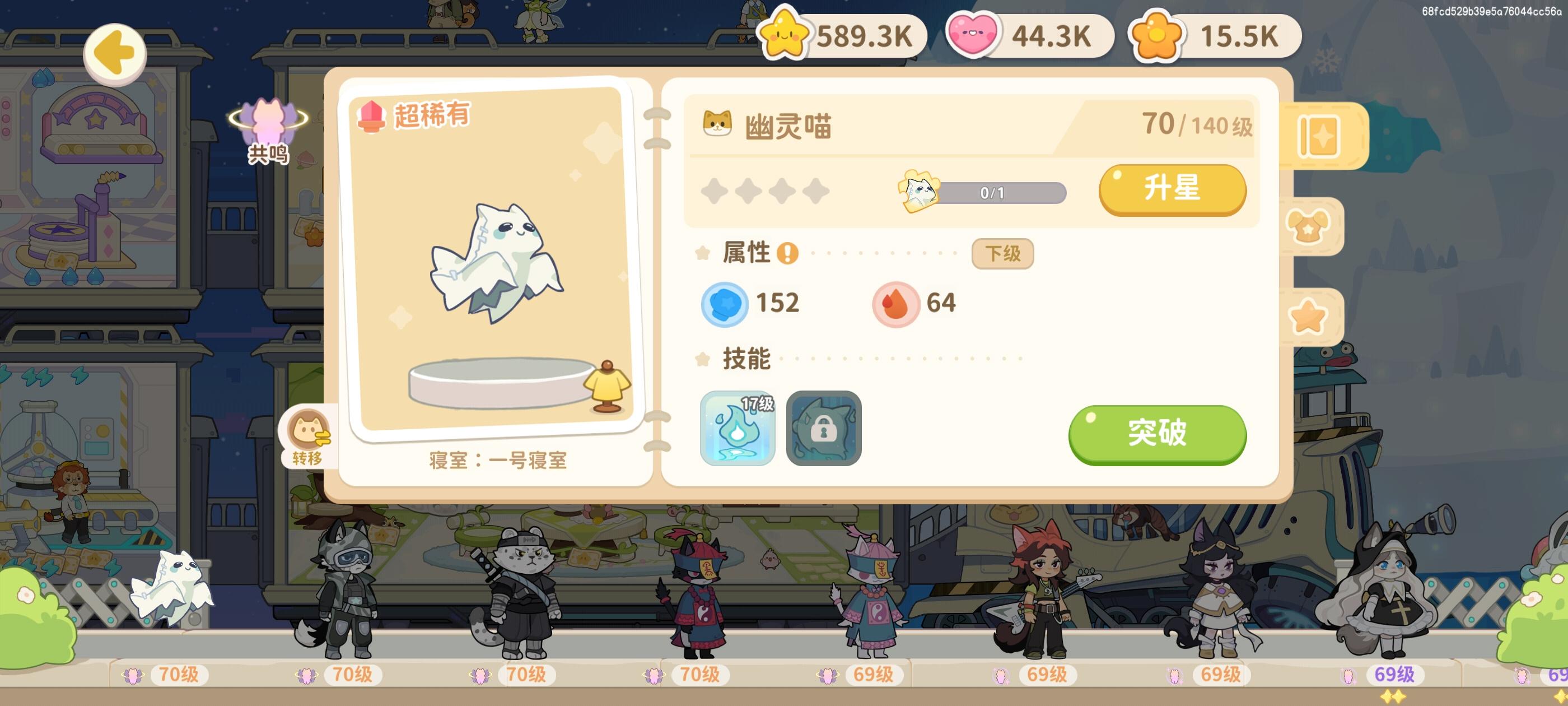1568x706 pixels.
Task: Open the 幽灵喵 level 17 skill icon
Action: [x=738, y=429]
